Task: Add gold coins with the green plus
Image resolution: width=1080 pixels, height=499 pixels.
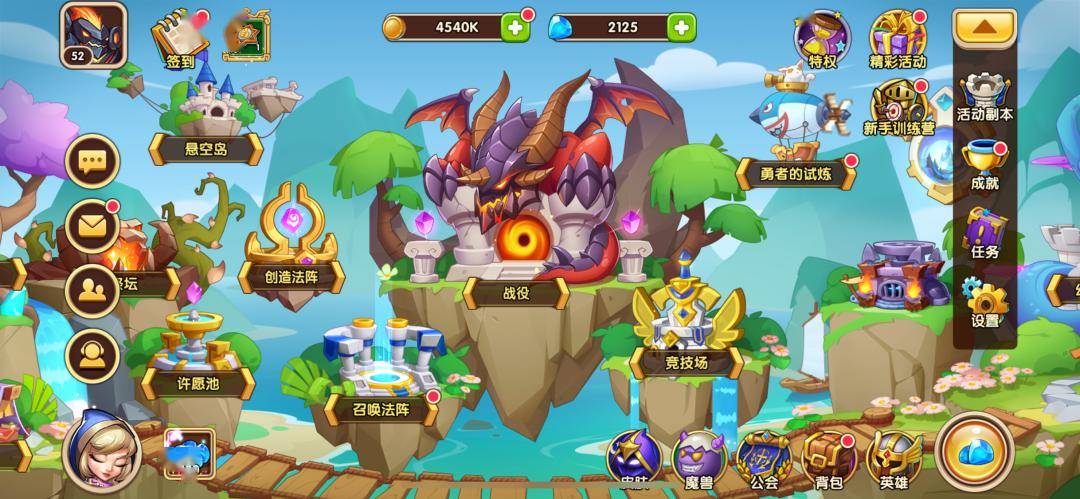Action: click(516, 28)
